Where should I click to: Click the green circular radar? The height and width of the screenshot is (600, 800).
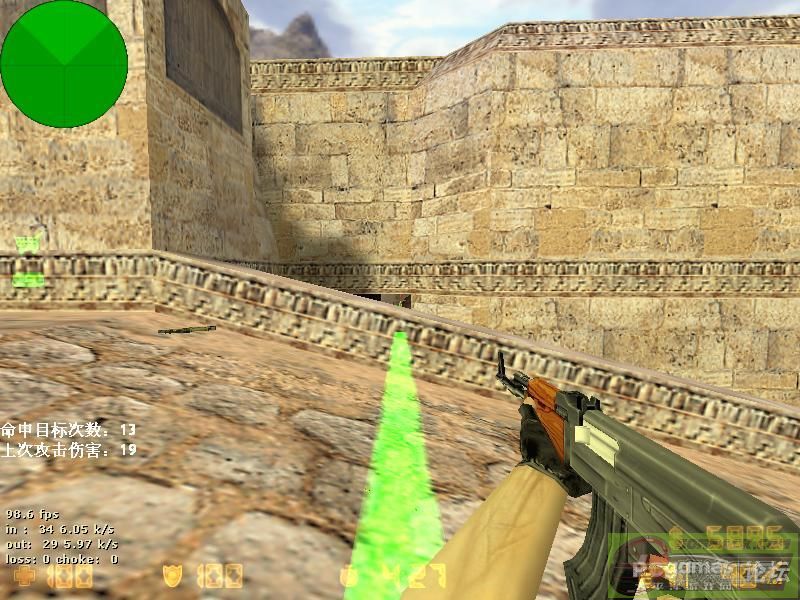click(x=64, y=64)
